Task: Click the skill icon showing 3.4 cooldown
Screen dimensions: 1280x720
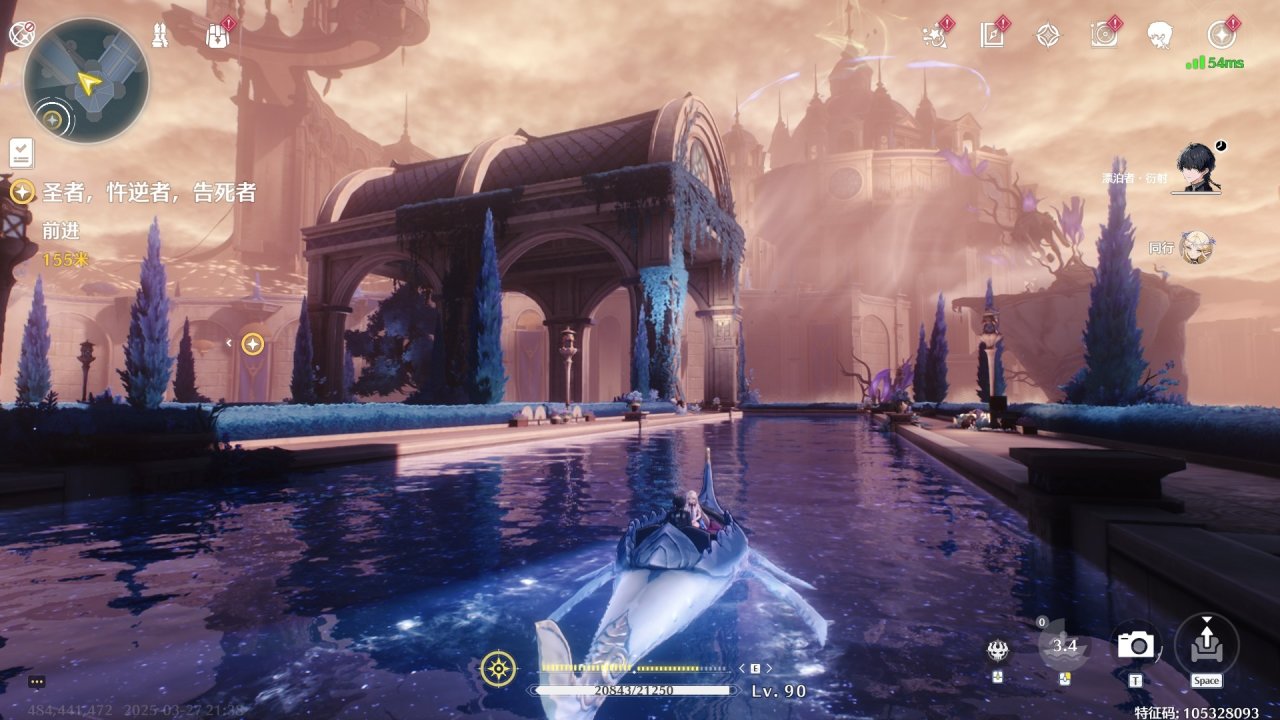Action: coord(1064,645)
